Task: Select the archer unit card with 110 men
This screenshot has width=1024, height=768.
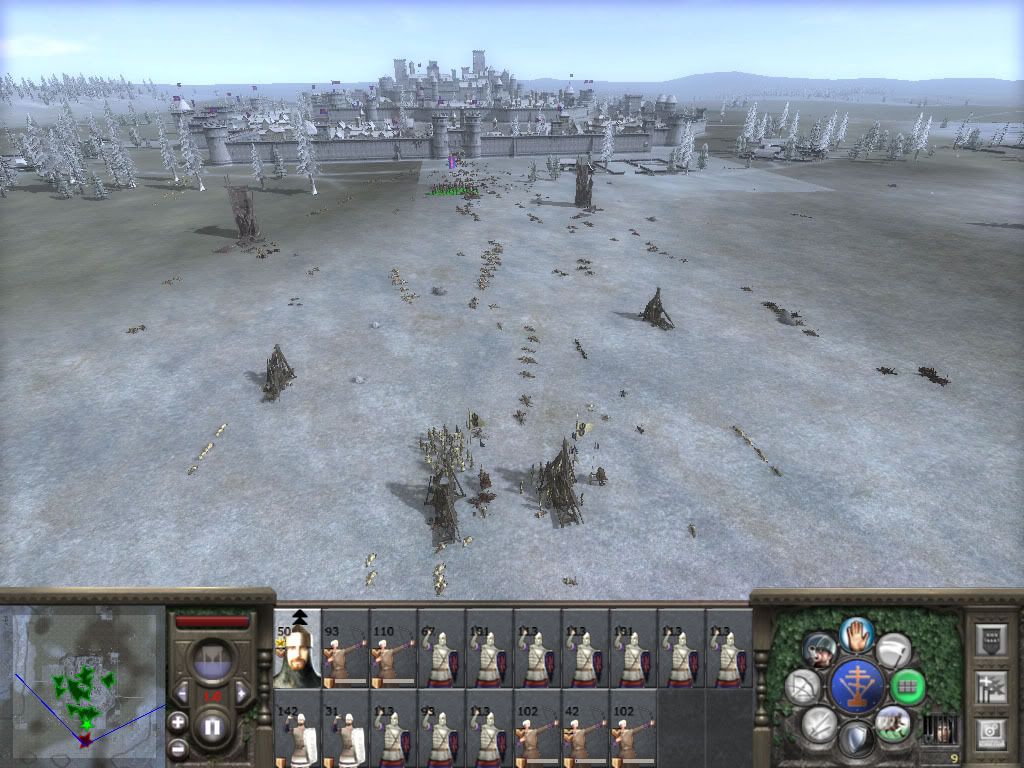Action: (x=393, y=649)
